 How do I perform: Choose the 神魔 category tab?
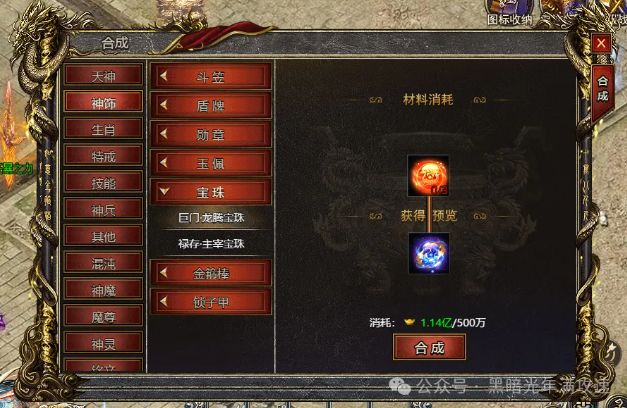(103, 289)
